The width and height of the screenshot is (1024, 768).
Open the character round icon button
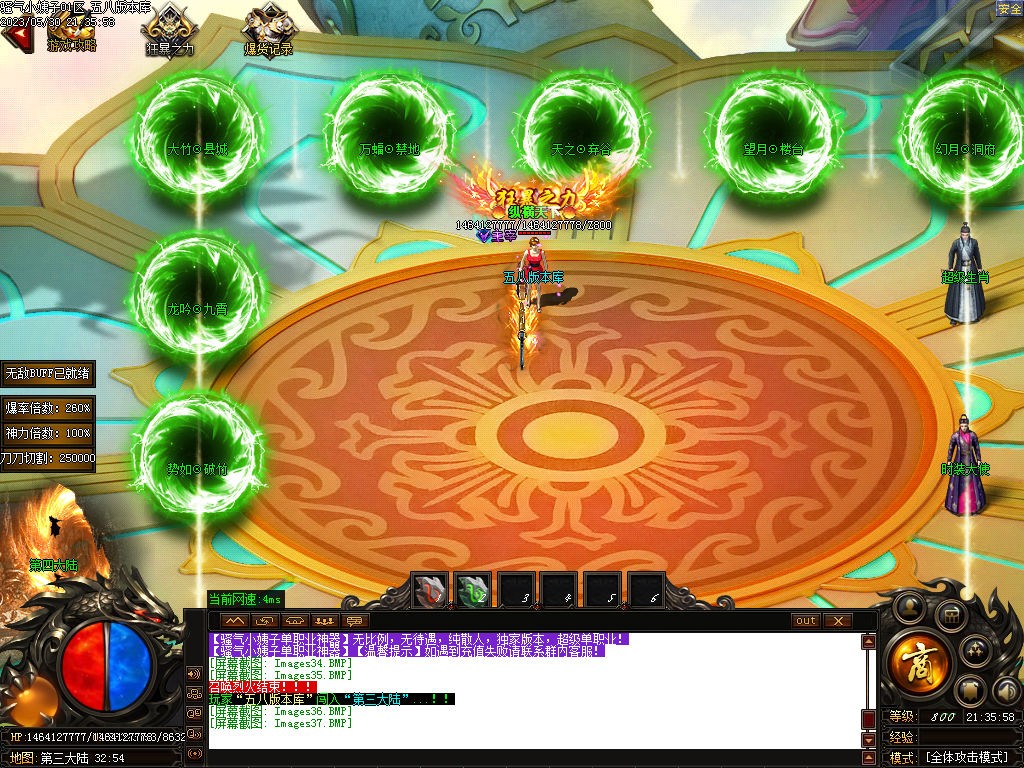[x=909, y=605]
